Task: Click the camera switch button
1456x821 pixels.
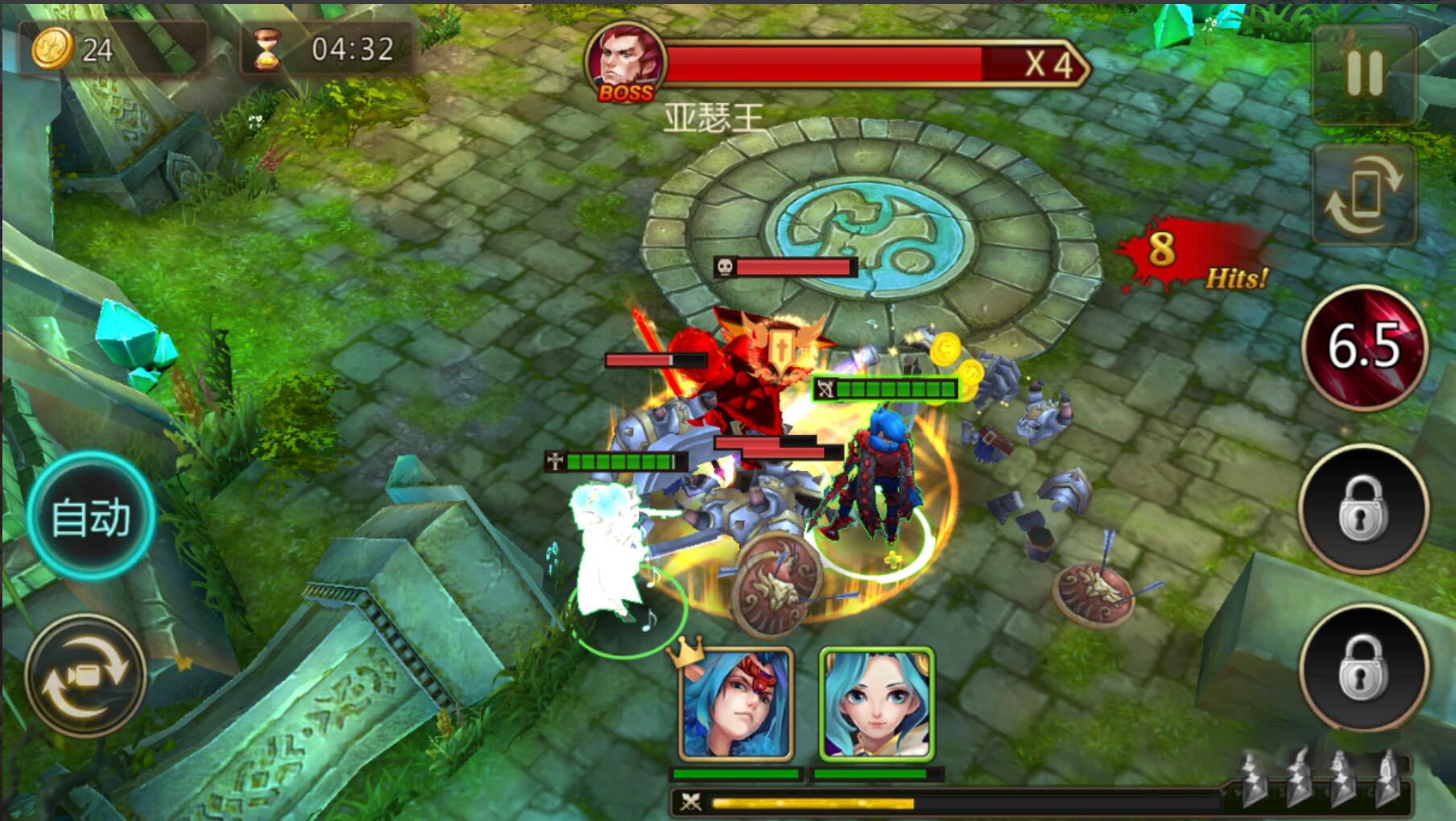Action: click(x=85, y=675)
